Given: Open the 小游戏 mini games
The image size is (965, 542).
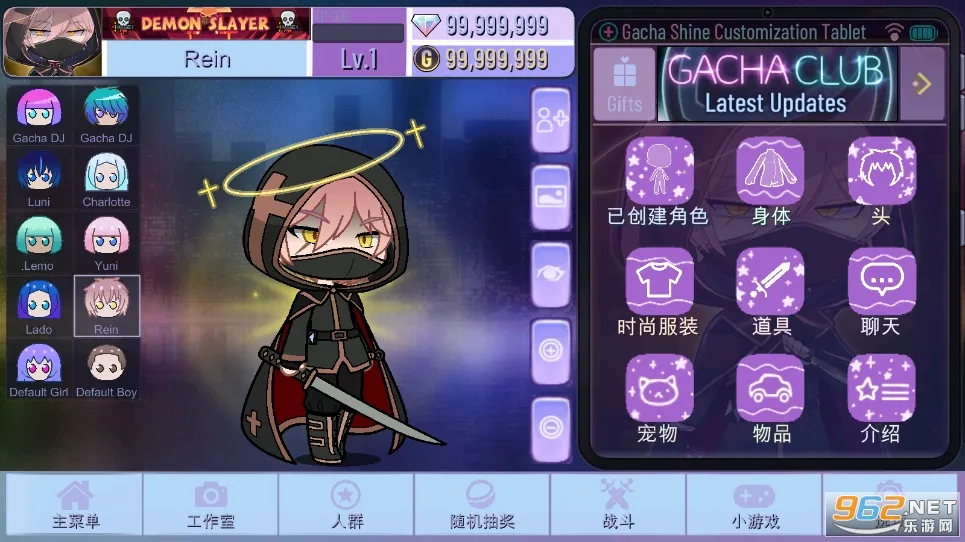Looking at the screenshot, I should [x=753, y=506].
